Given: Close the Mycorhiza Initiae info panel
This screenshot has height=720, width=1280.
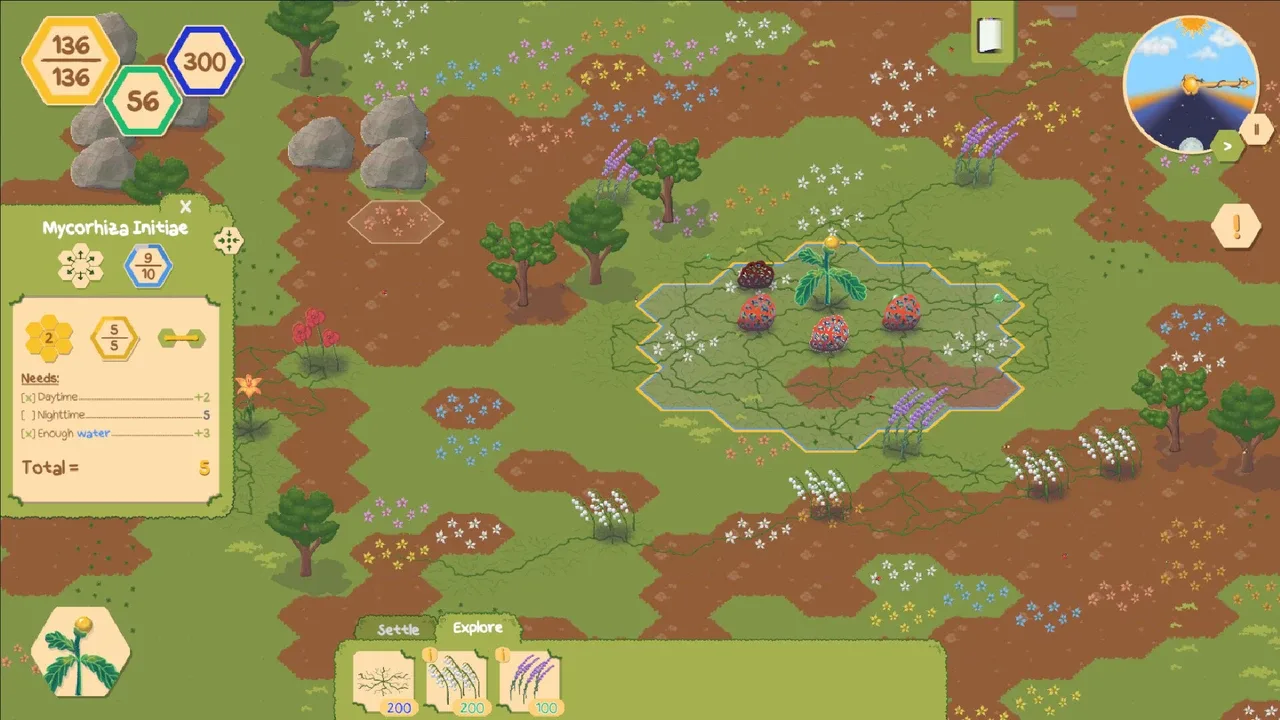Looking at the screenshot, I should (x=185, y=208).
